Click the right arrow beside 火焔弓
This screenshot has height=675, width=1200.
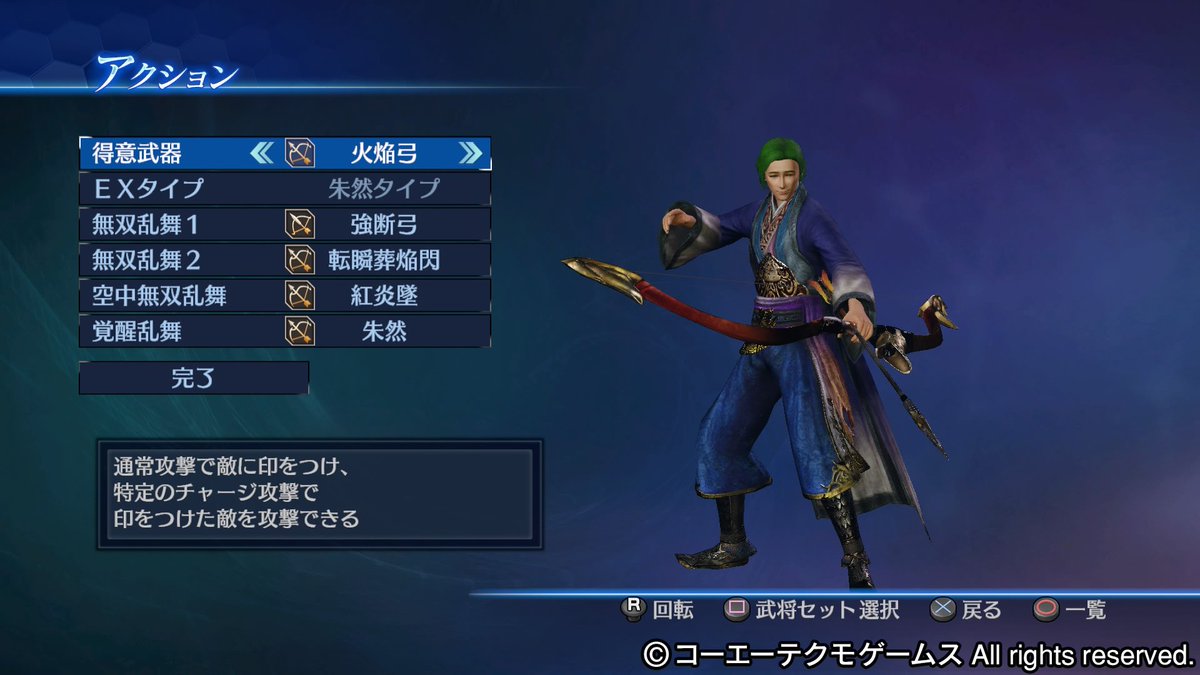470,153
